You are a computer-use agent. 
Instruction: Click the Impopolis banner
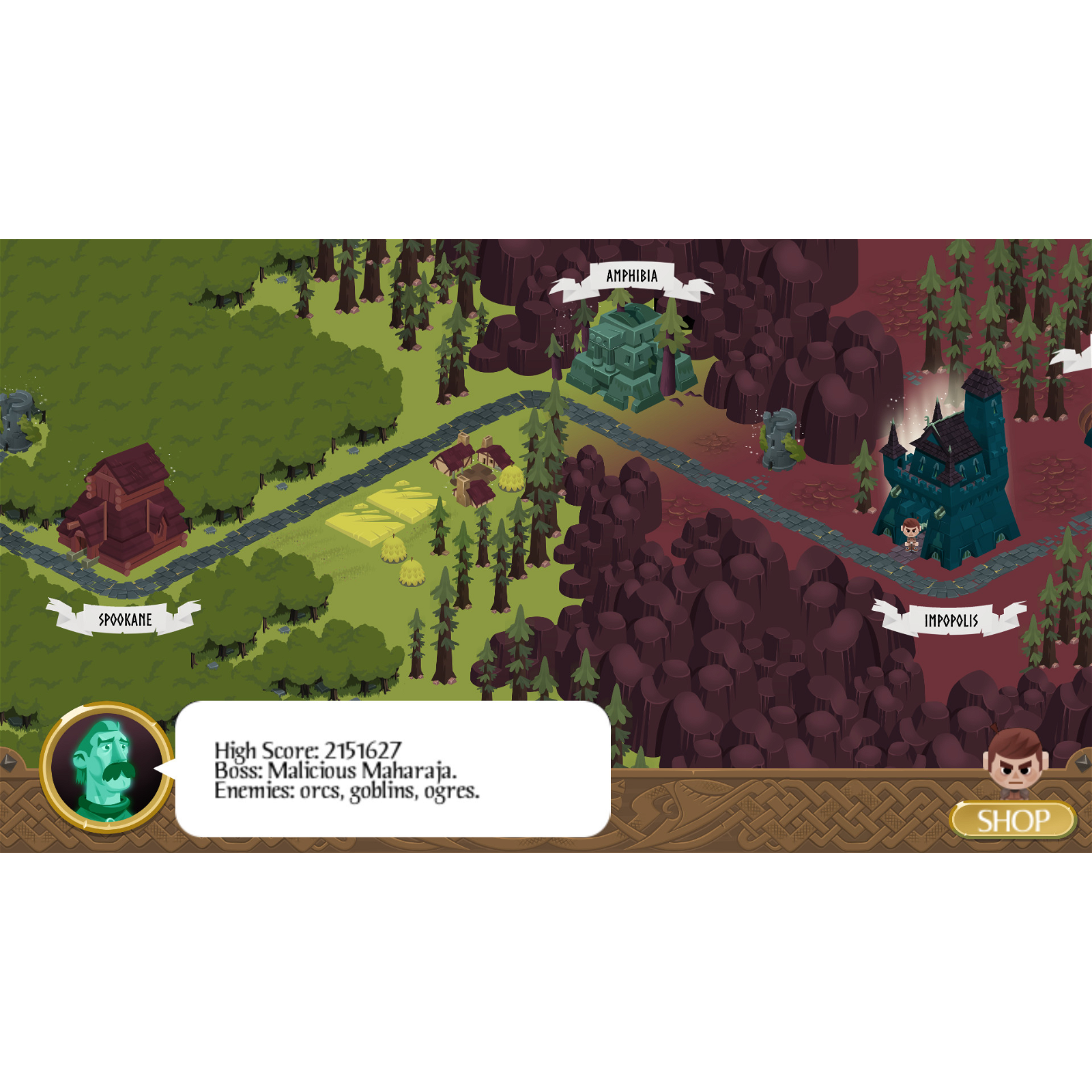tap(951, 620)
